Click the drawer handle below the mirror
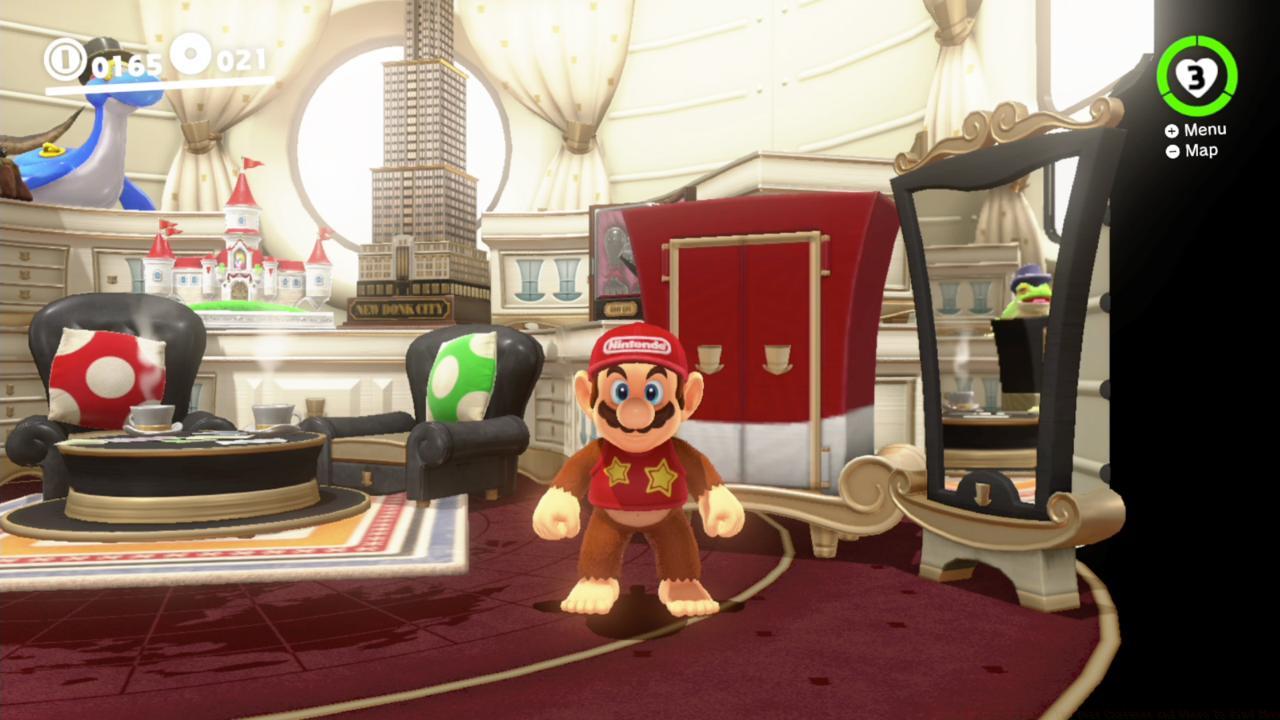Screen dimensions: 1280x720 pos(982,492)
